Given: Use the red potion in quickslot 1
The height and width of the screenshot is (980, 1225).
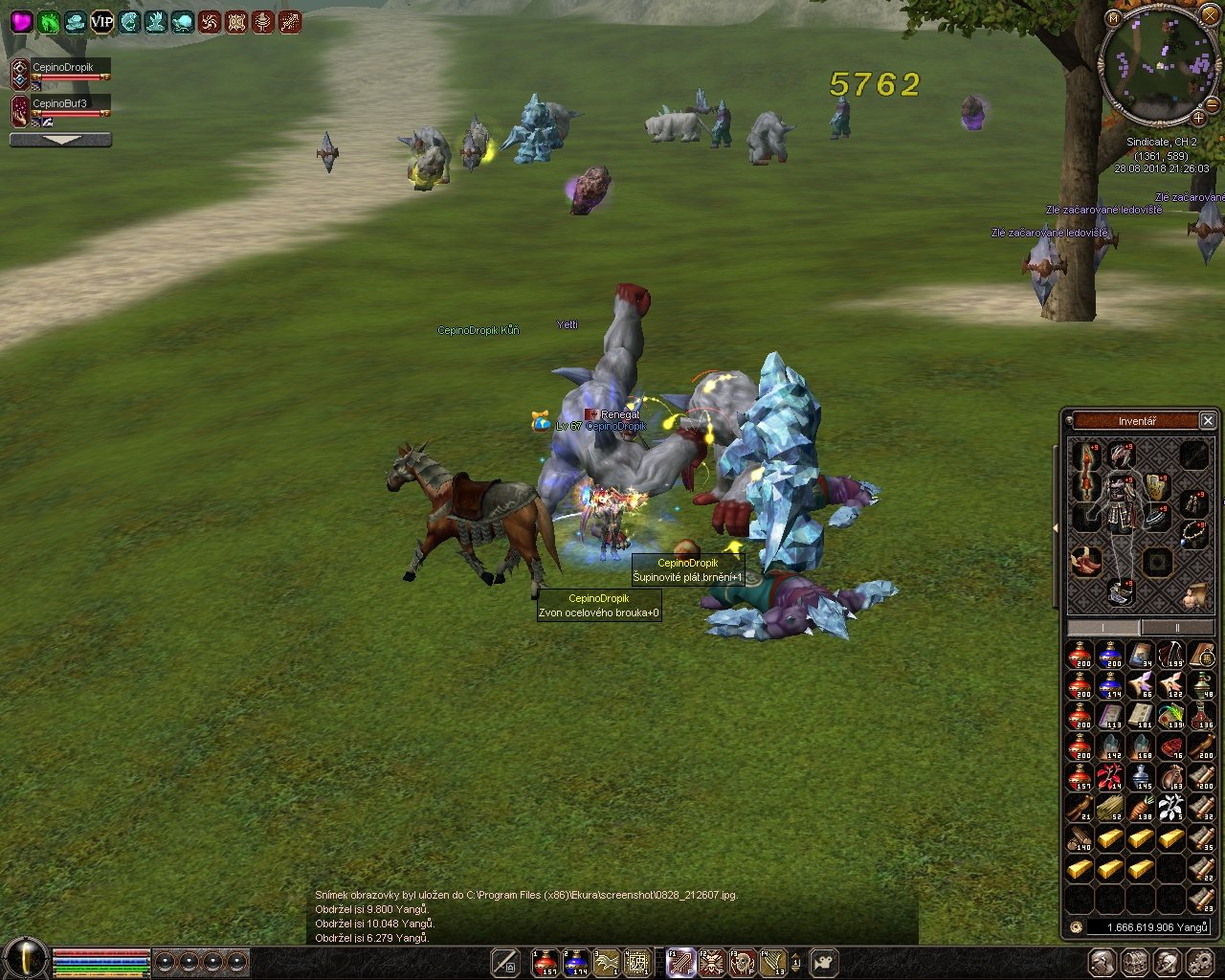Looking at the screenshot, I should tap(545, 963).
